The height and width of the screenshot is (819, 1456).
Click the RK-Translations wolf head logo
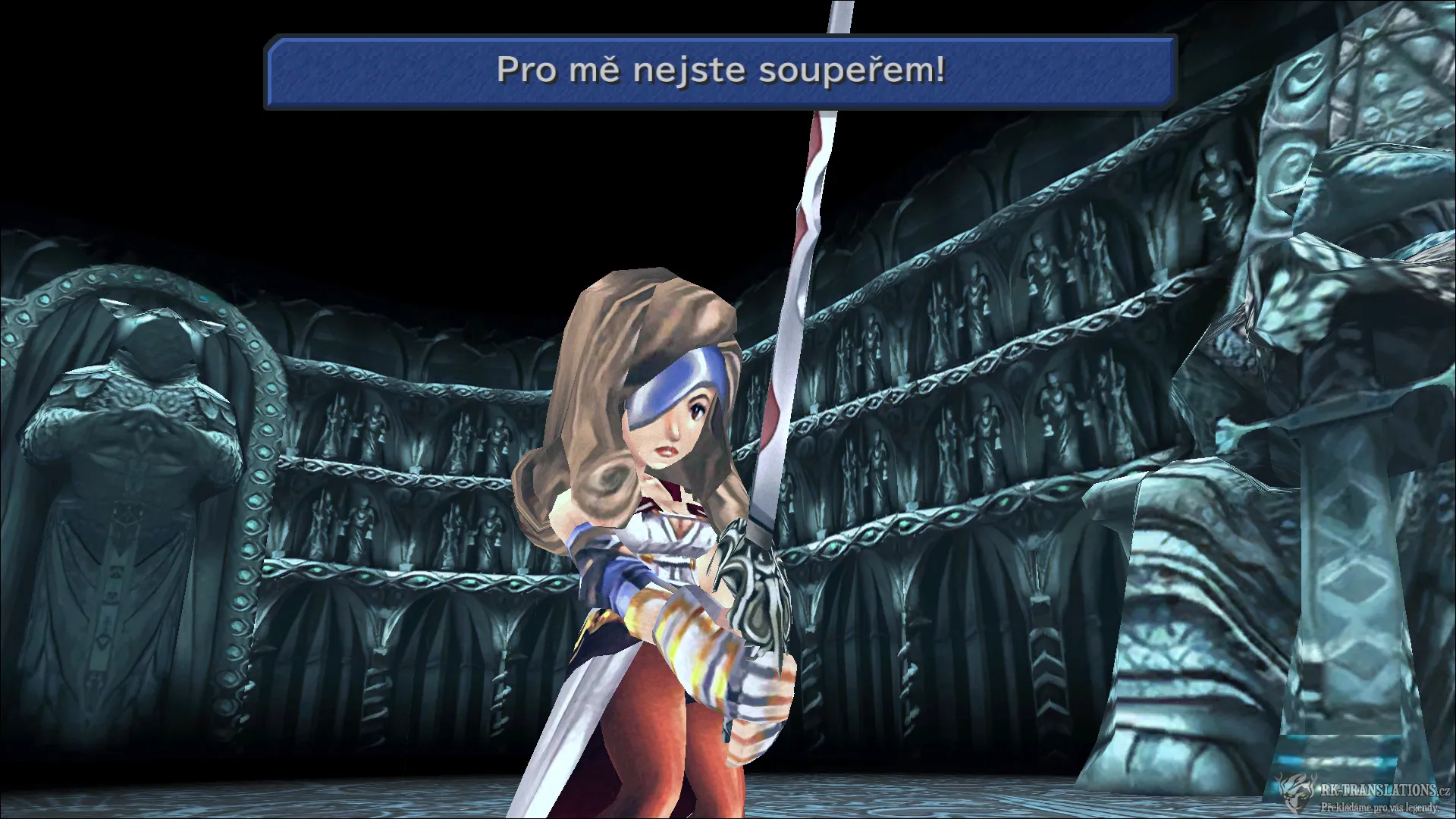tap(1295, 792)
